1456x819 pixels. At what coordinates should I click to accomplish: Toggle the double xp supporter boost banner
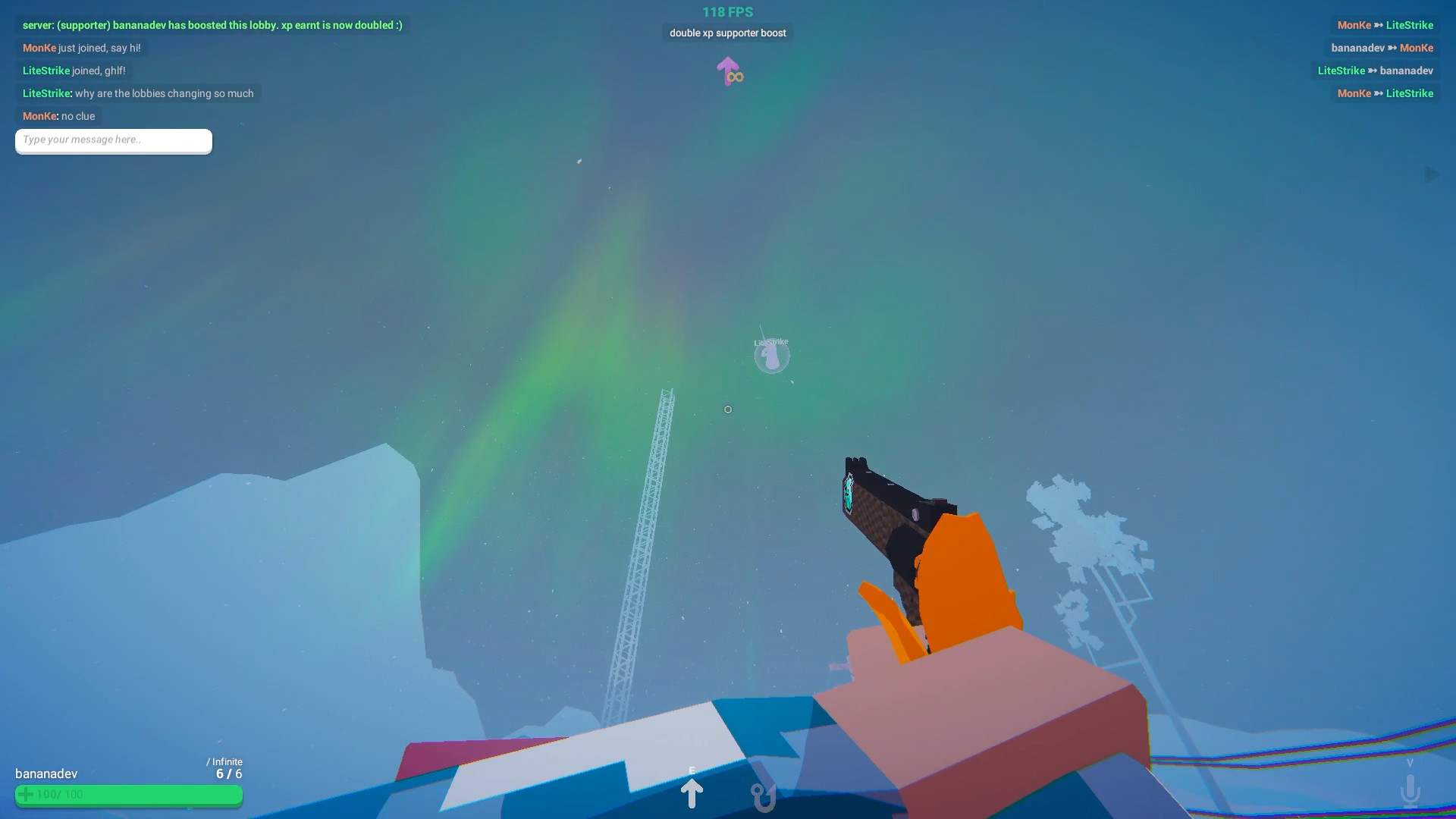(x=726, y=33)
